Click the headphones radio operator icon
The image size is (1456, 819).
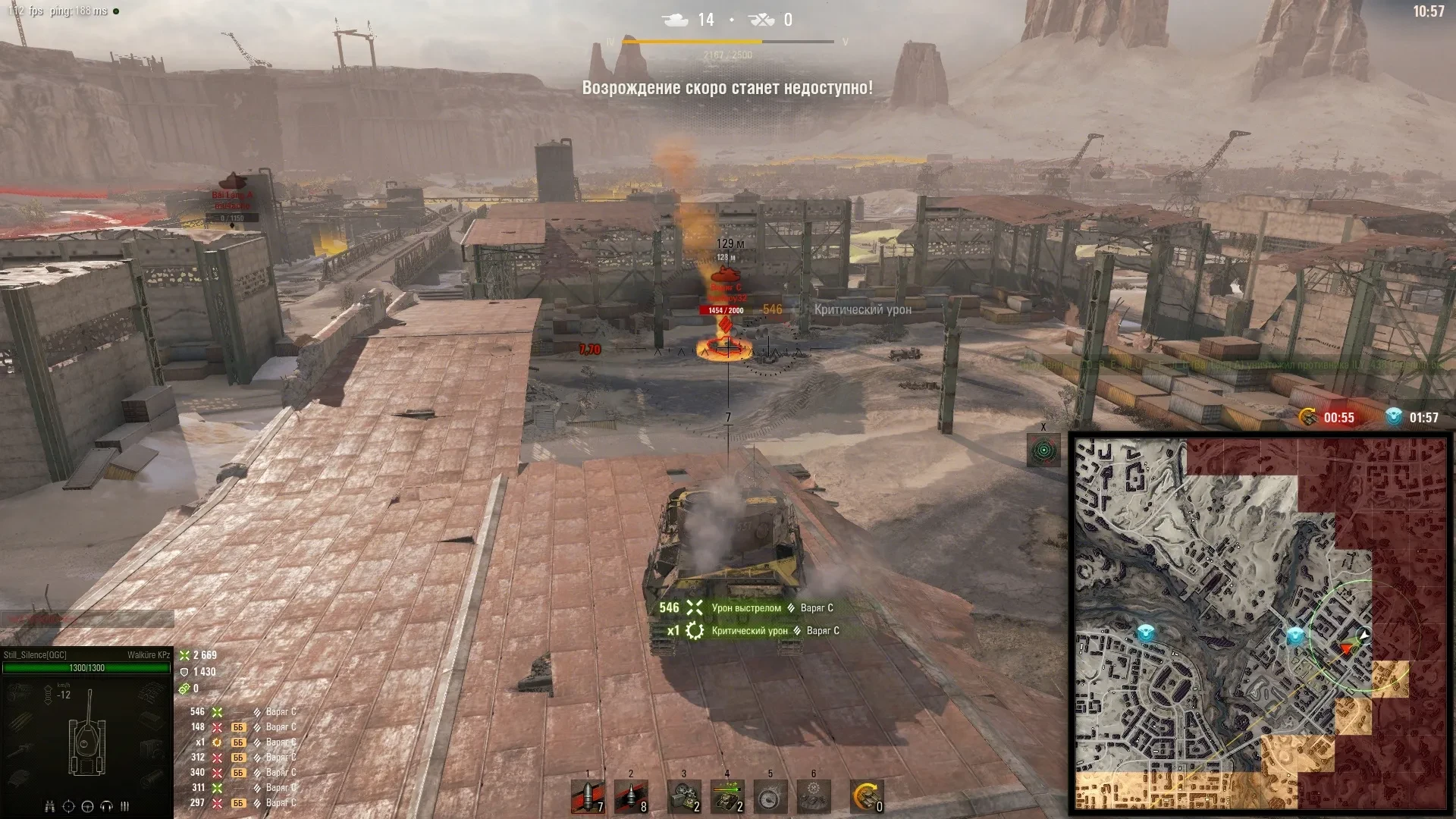pyautogui.click(x=107, y=806)
